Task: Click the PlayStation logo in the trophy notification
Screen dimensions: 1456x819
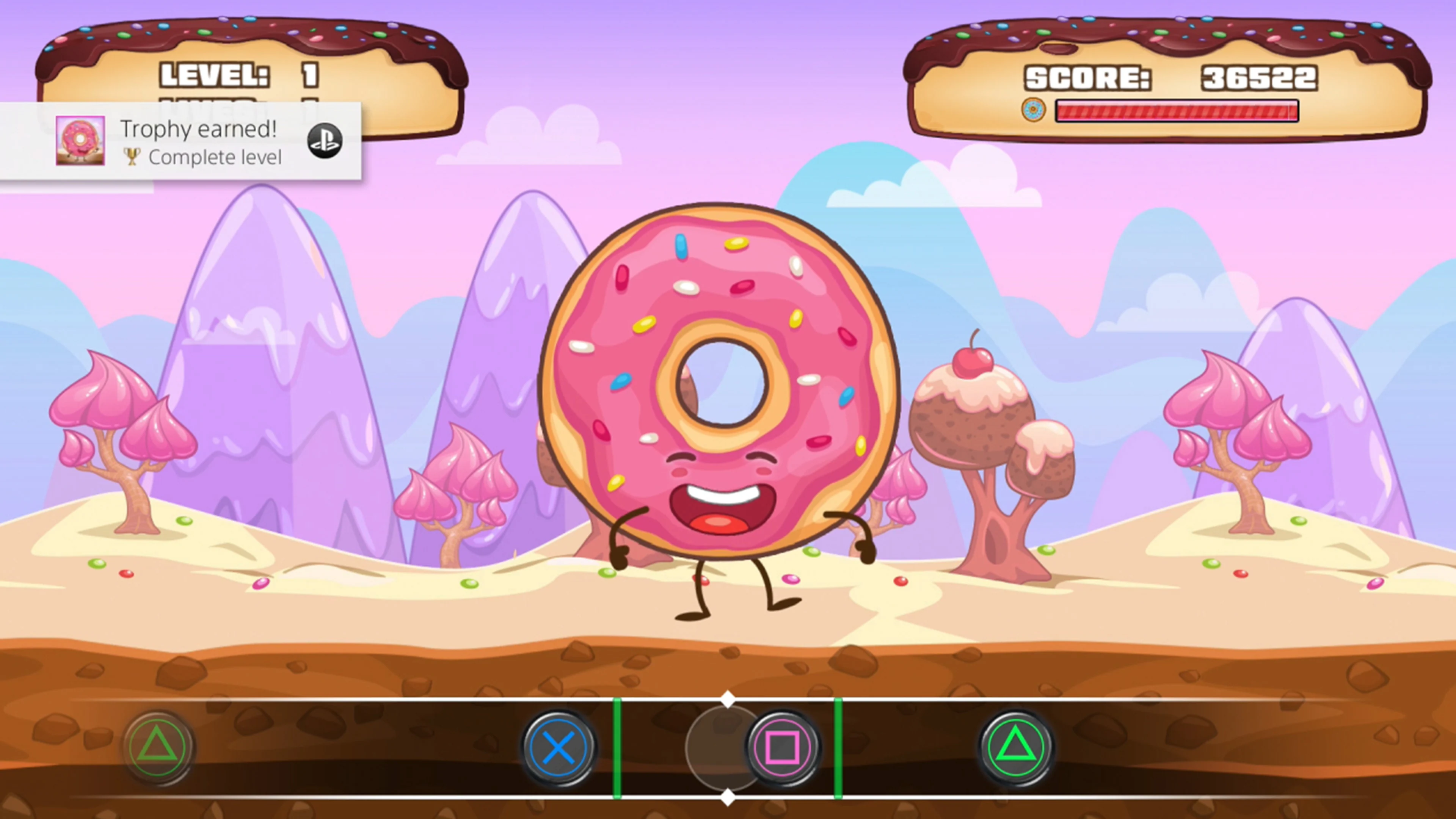Action: tap(325, 141)
